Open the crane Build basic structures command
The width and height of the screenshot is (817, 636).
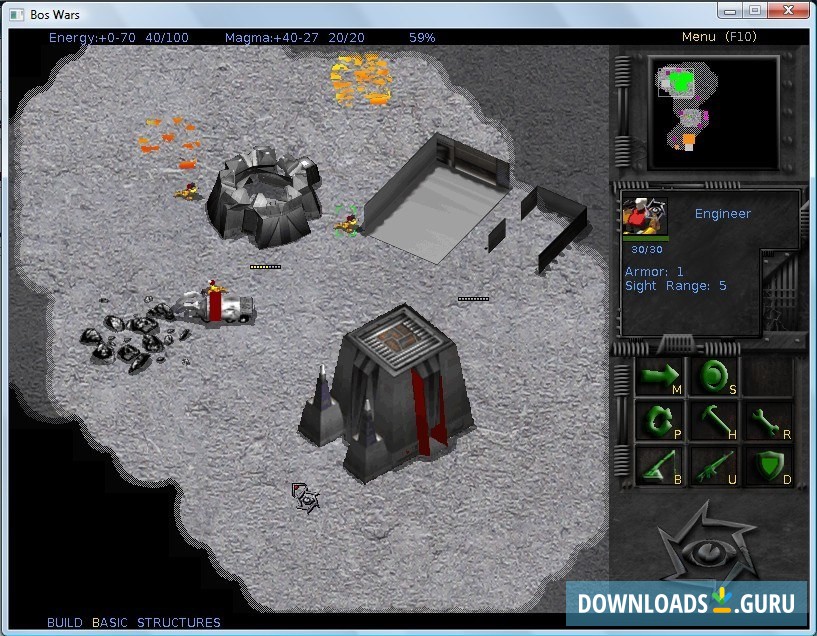pyautogui.click(x=659, y=464)
